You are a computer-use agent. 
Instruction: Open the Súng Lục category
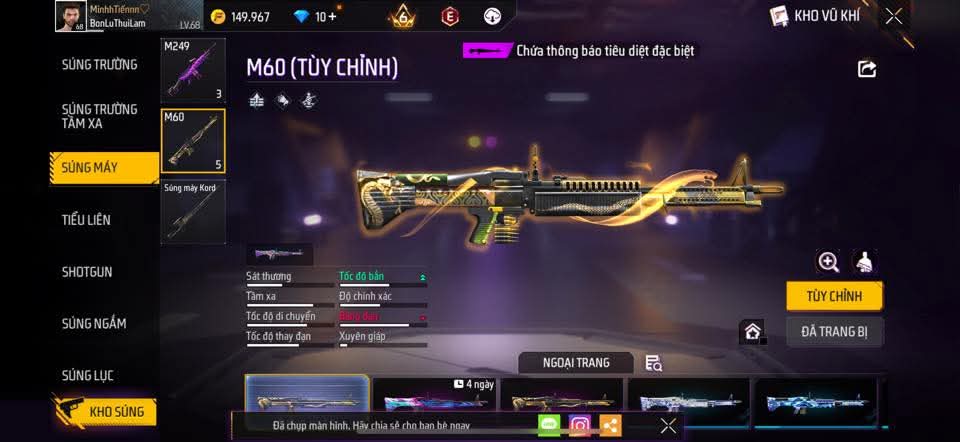click(88, 376)
